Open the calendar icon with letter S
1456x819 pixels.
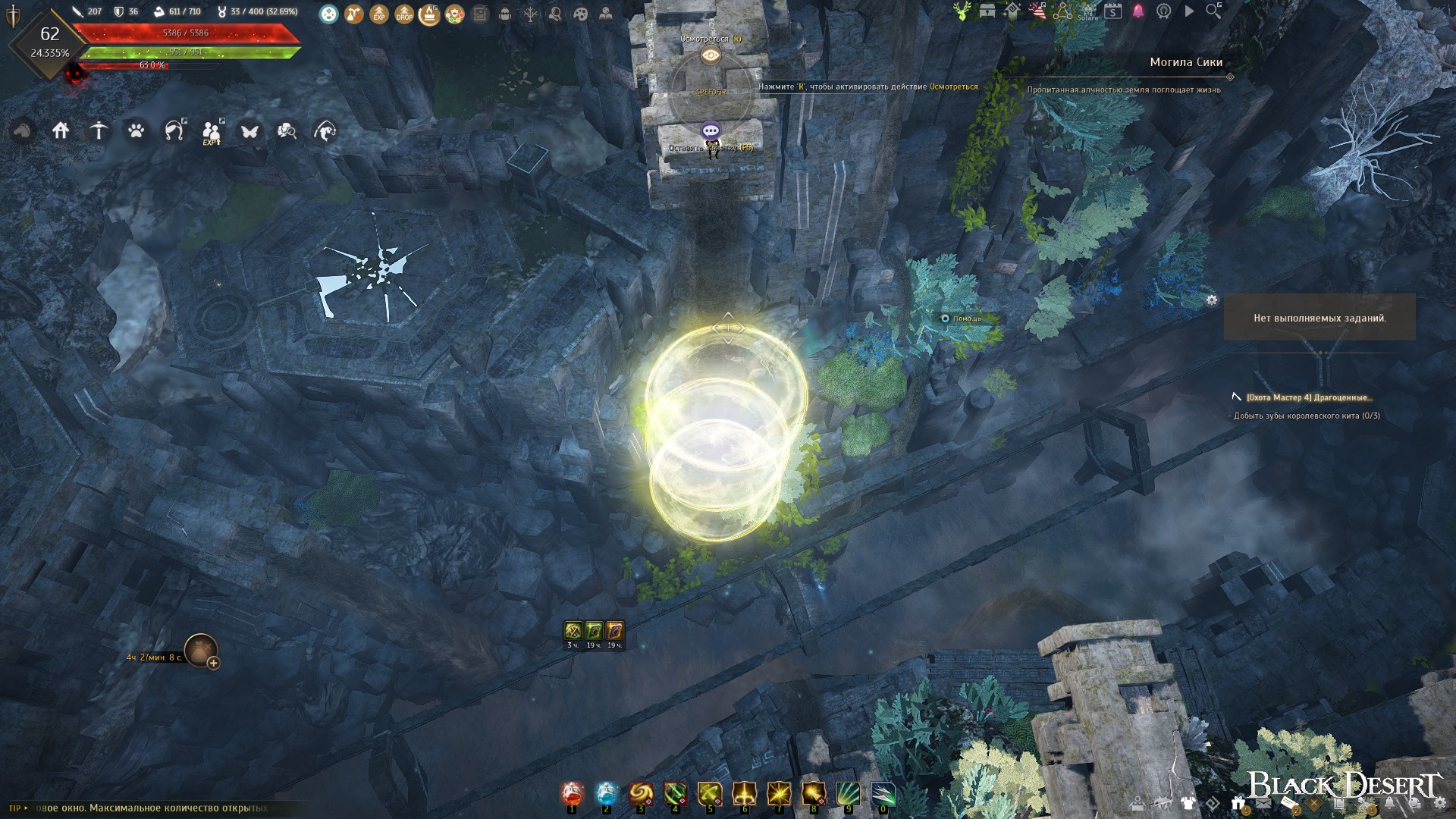coord(1112,11)
